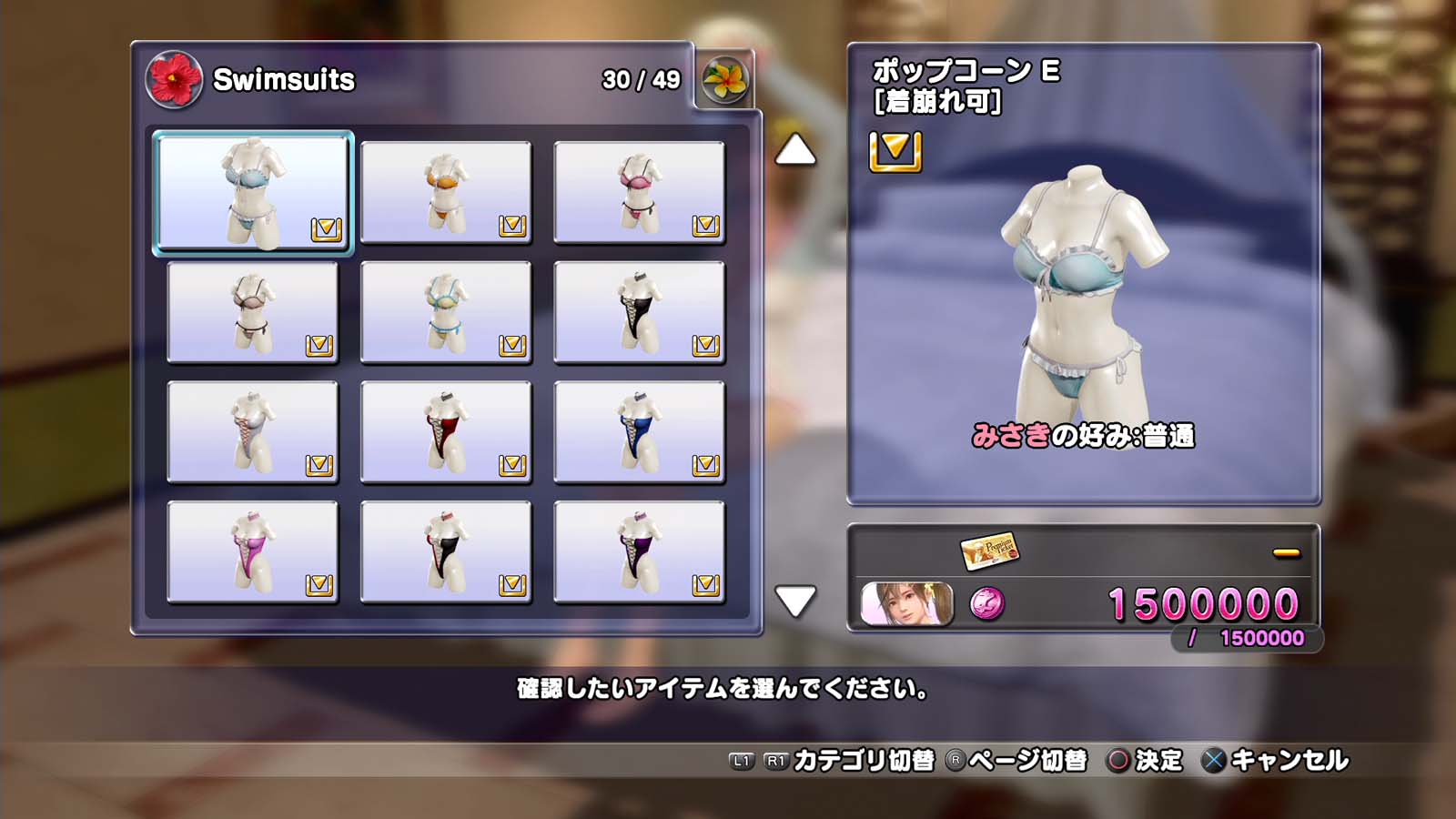Screen dimensions: 1456x819
Task: Choose the purple lace-up one-piece swimsuit
Action: (639, 552)
